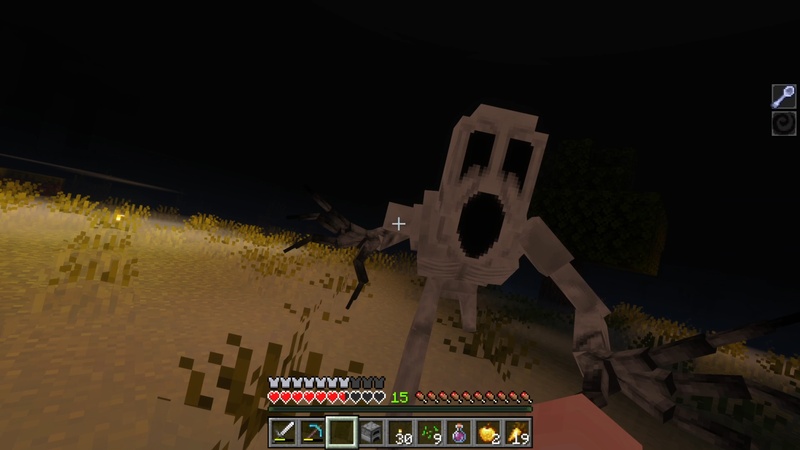Select the glowing stack of 19

(x=518, y=433)
